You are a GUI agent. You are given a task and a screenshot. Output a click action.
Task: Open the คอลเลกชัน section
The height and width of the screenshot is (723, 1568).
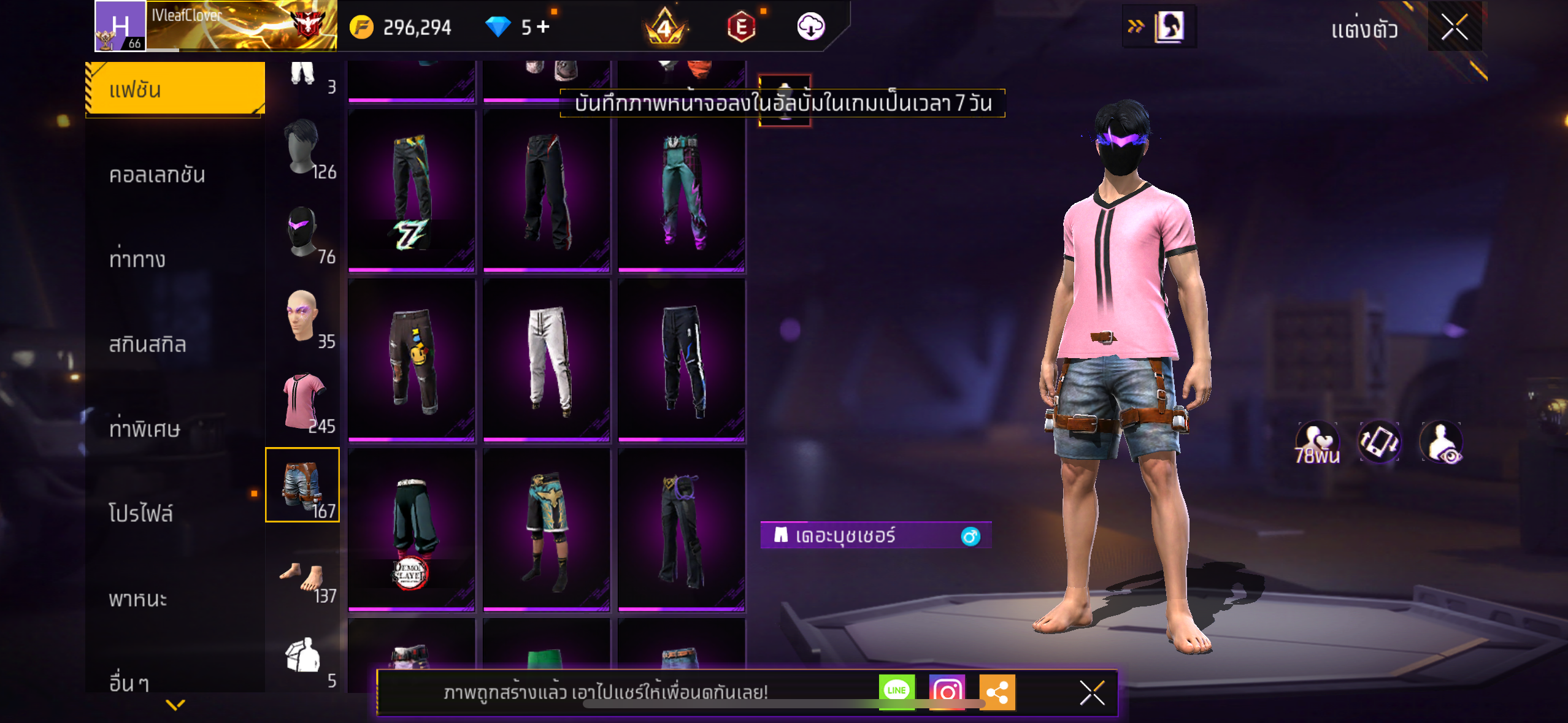point(157,175)
